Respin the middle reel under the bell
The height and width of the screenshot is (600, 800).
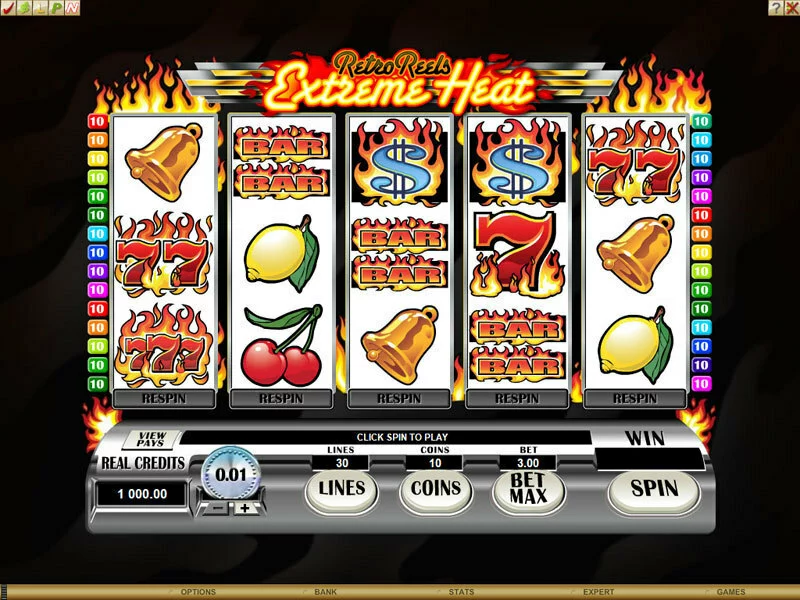click(x=399, y=398)
